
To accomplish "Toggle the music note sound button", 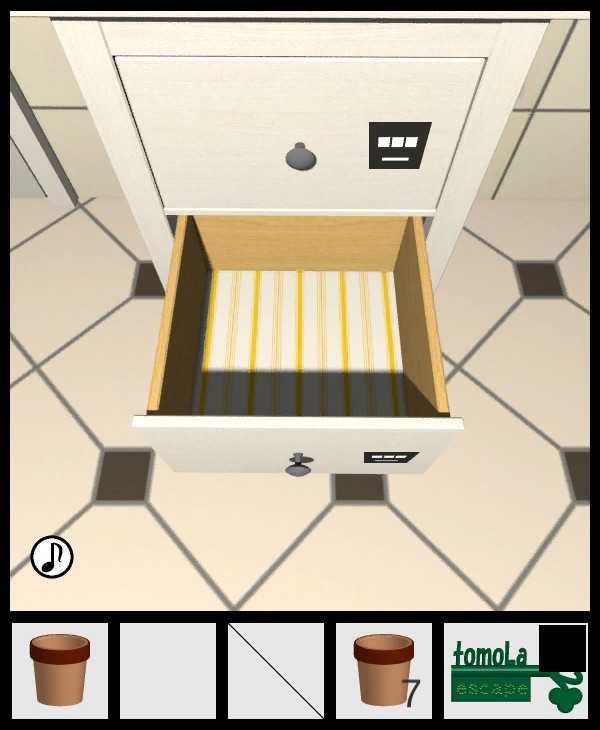I will pyautogui.click(x=52, y=557).
